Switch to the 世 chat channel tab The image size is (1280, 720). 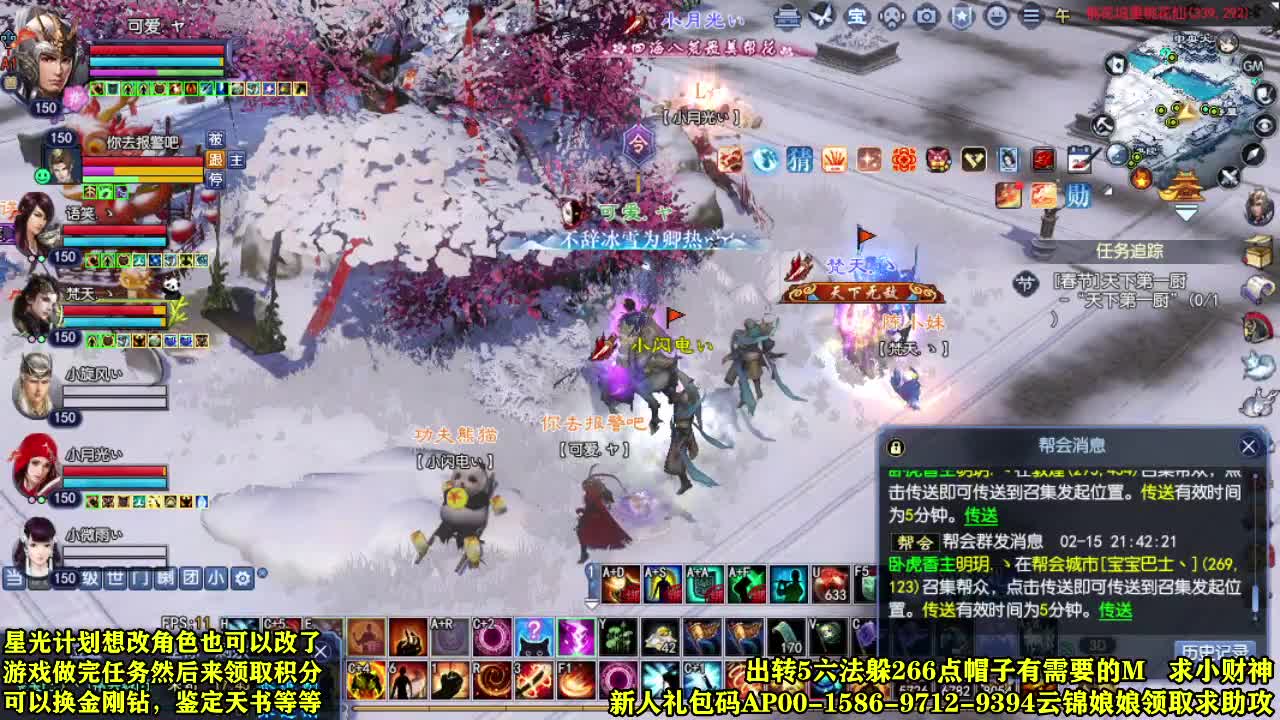tap(113, 577)
